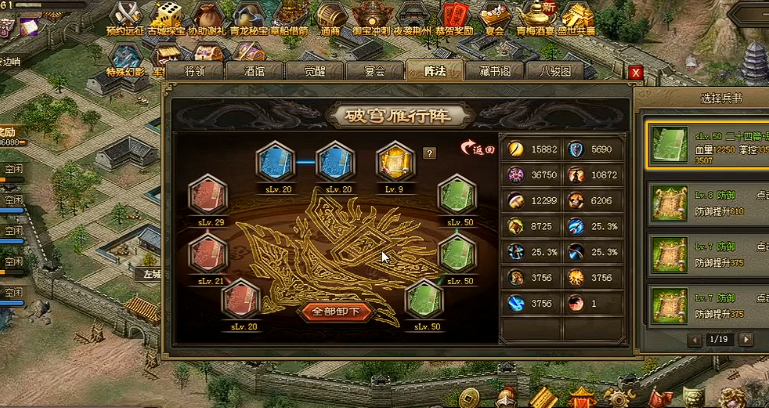Choose the red sLv. 21 book slot
The height and width of the screenshot is (408, 769).
209,254
